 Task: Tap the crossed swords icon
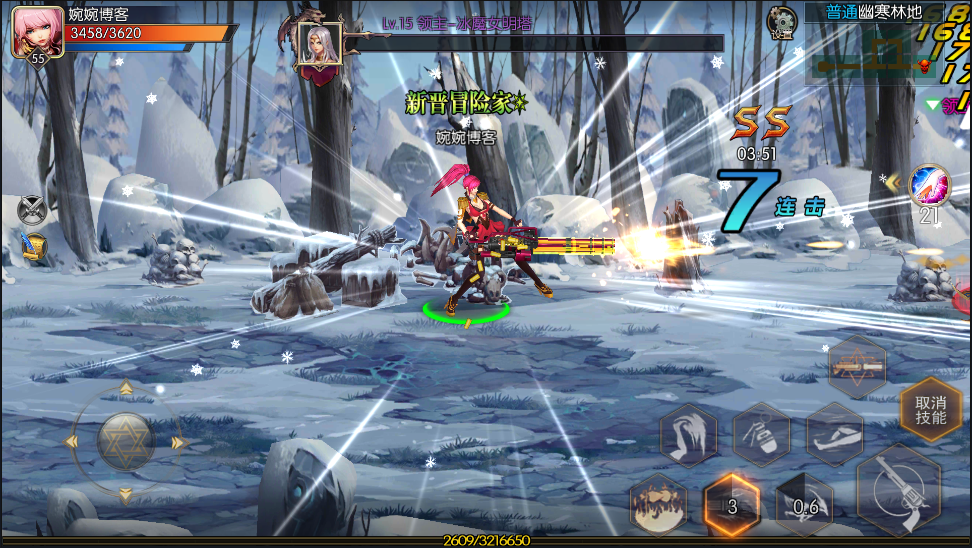[33, 210]
